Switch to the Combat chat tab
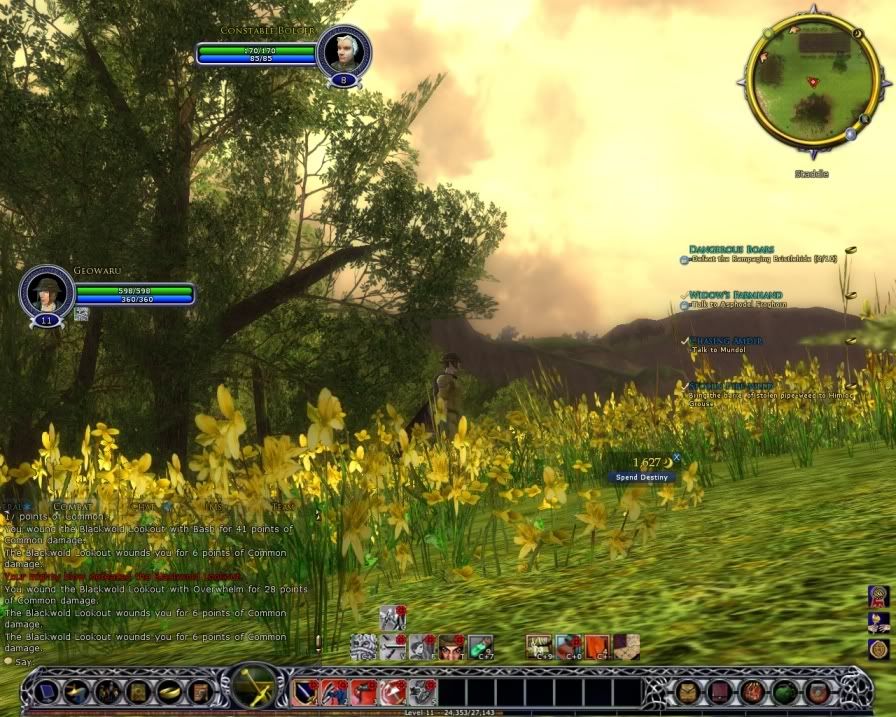896x717 pixels. 72,507
